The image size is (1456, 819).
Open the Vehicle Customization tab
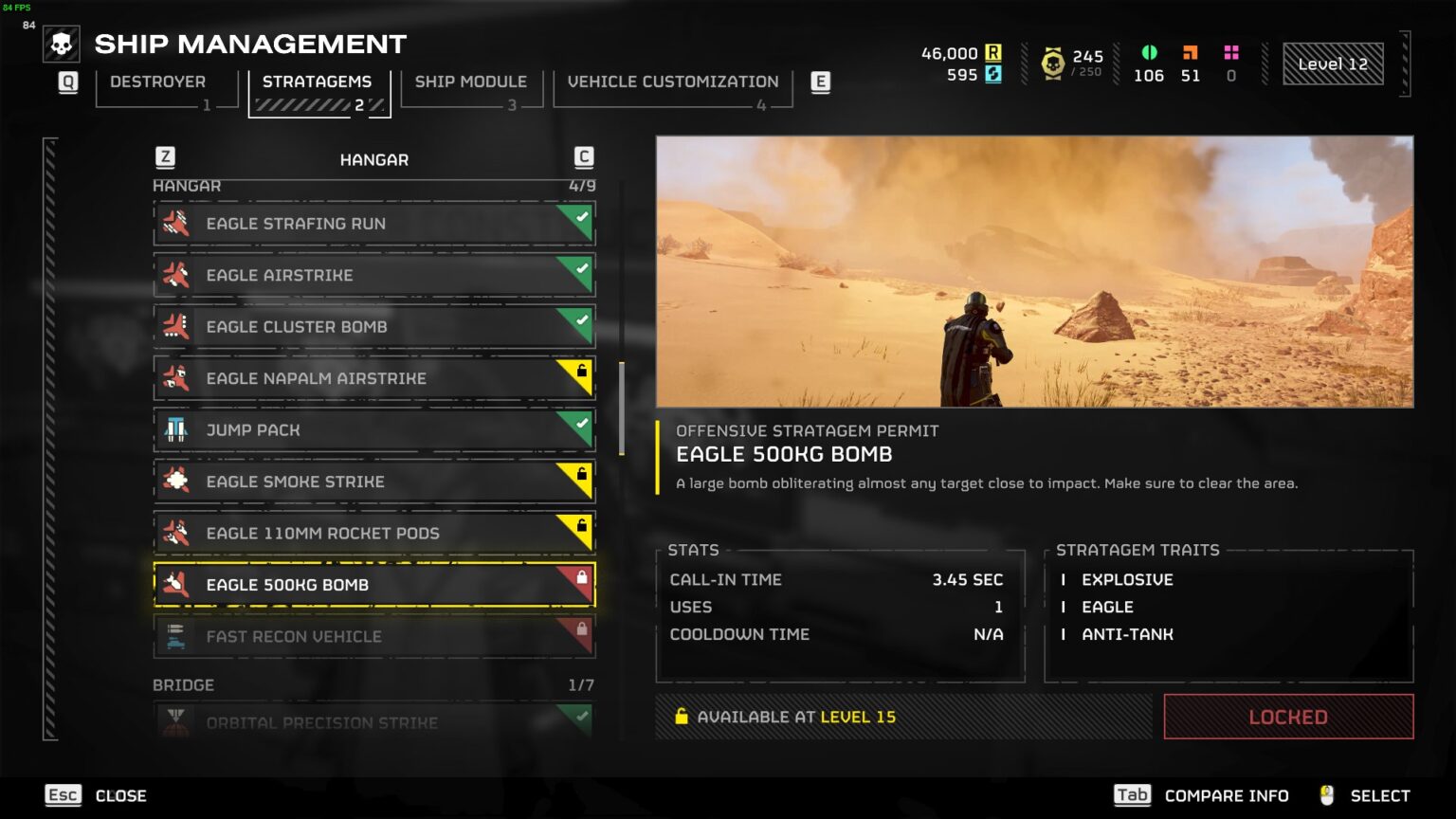[x=672, y=82]
